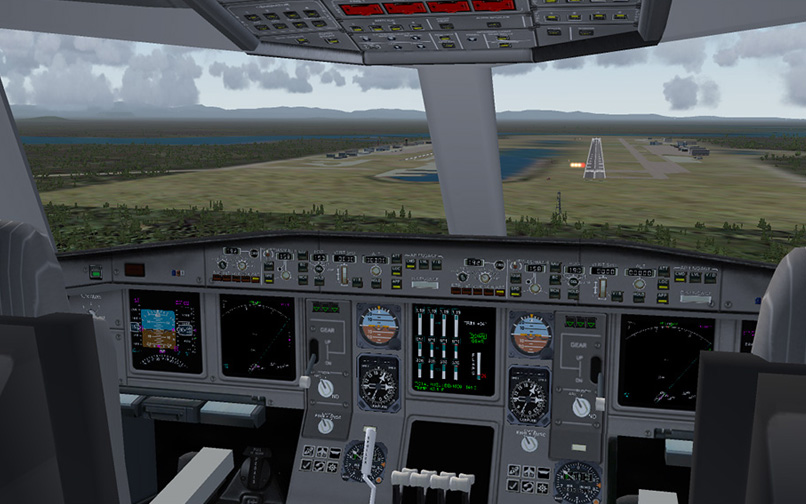Click the captain-side map panel icon
This screenshot has height=504, width=806.
click(x=309, y=452)
